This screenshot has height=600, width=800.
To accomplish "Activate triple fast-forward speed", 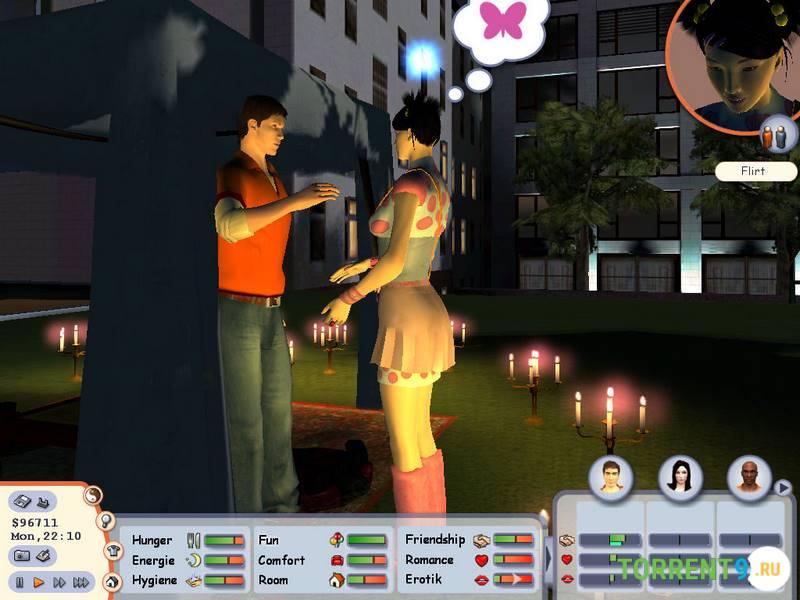I will pos(81,581).
